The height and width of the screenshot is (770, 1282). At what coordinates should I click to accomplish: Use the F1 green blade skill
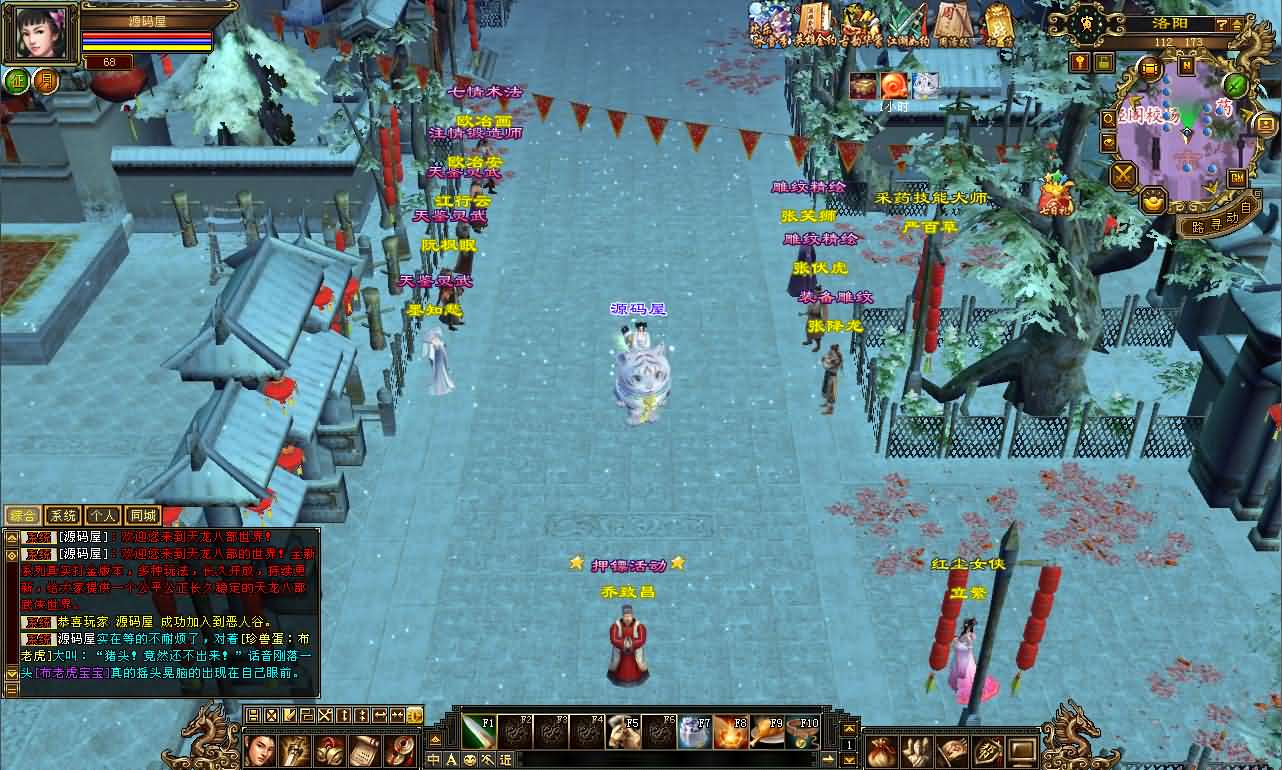[479, 732]
